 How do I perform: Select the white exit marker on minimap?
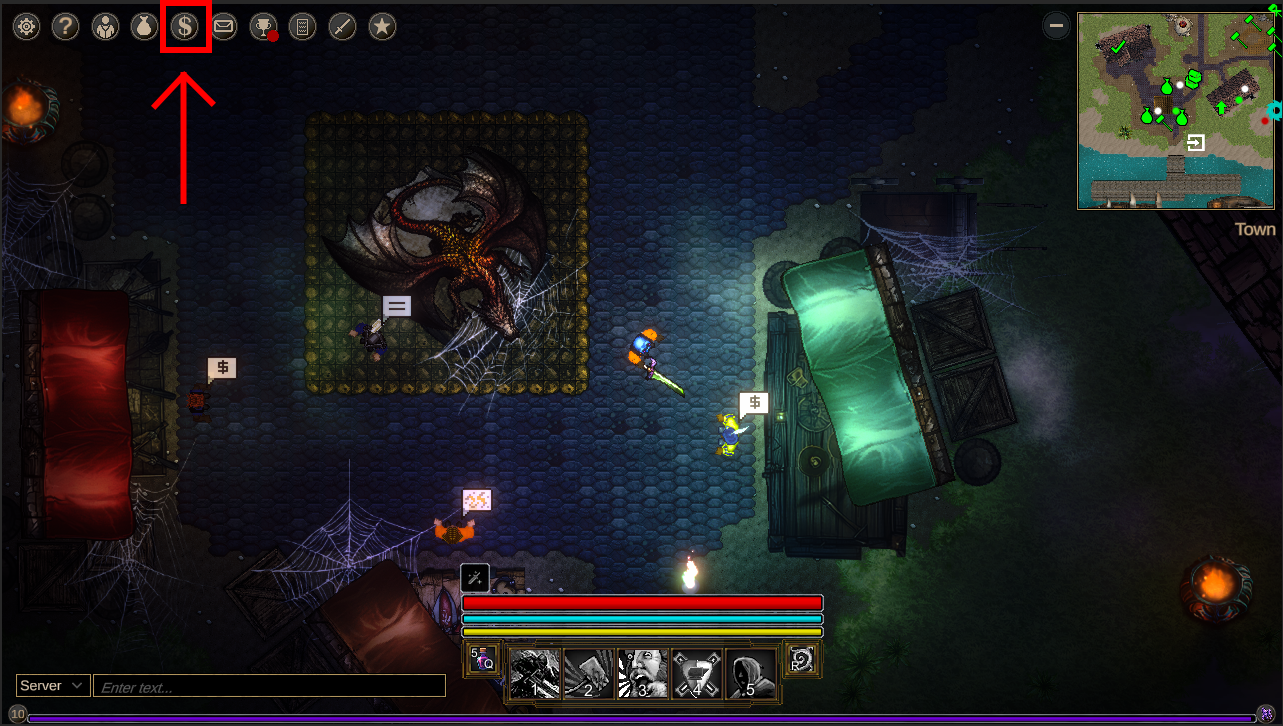pyautogui.click(x=1195, y=143)
